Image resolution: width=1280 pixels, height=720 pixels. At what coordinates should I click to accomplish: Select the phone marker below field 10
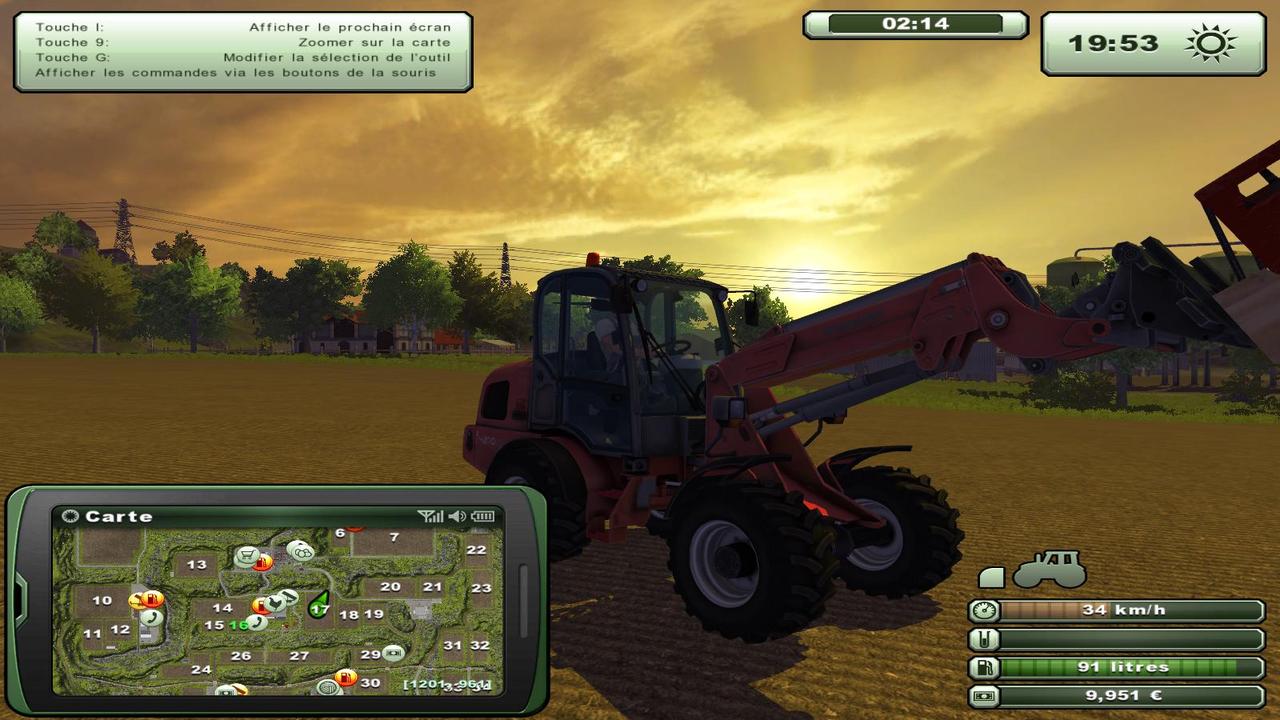[152, 618]
